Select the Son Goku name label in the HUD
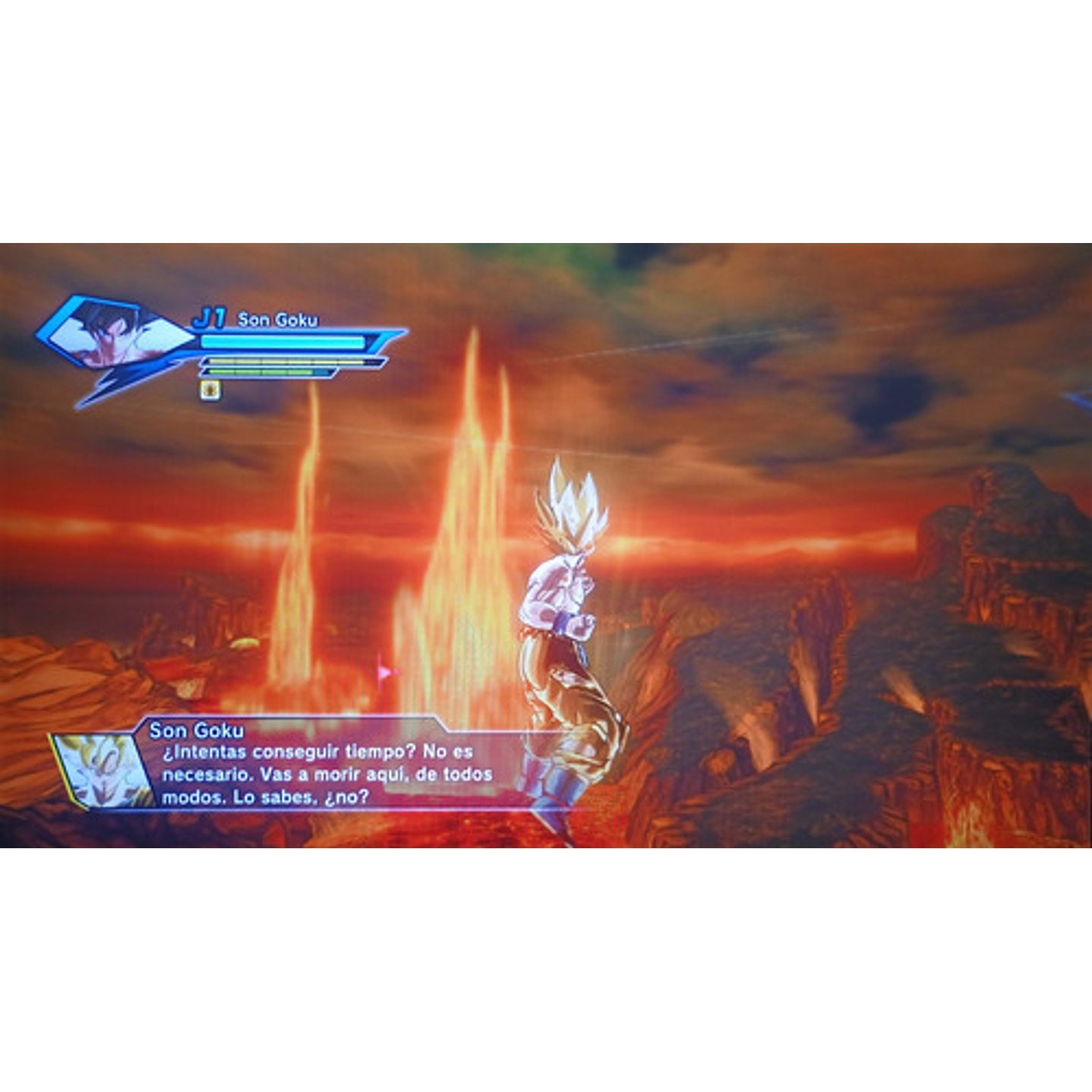Screen dimensions: 1092x1092 (278, 319)
